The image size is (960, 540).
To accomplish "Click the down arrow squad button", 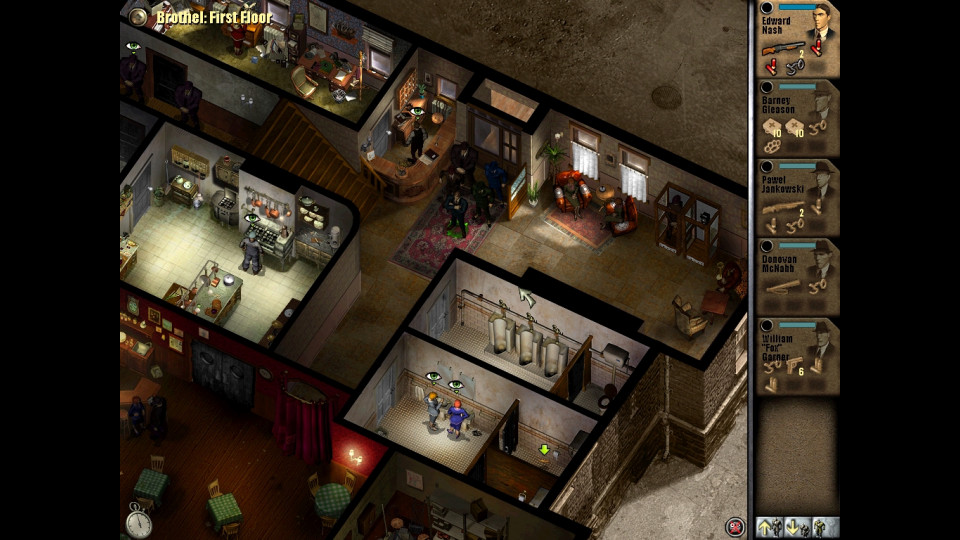I will pyautogui.click(x=795, y=526).
